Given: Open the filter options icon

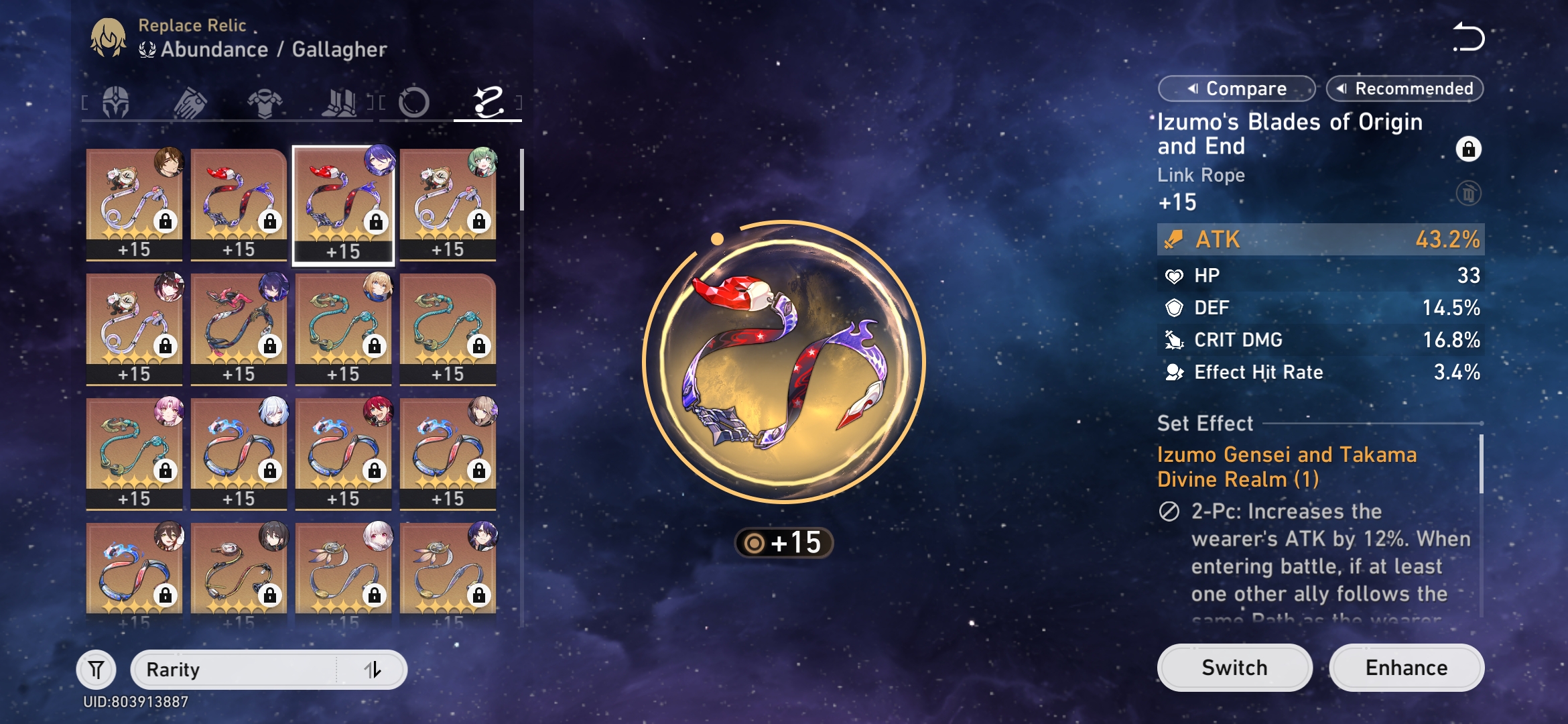Looking at the screenshot, I should [96, 670].
